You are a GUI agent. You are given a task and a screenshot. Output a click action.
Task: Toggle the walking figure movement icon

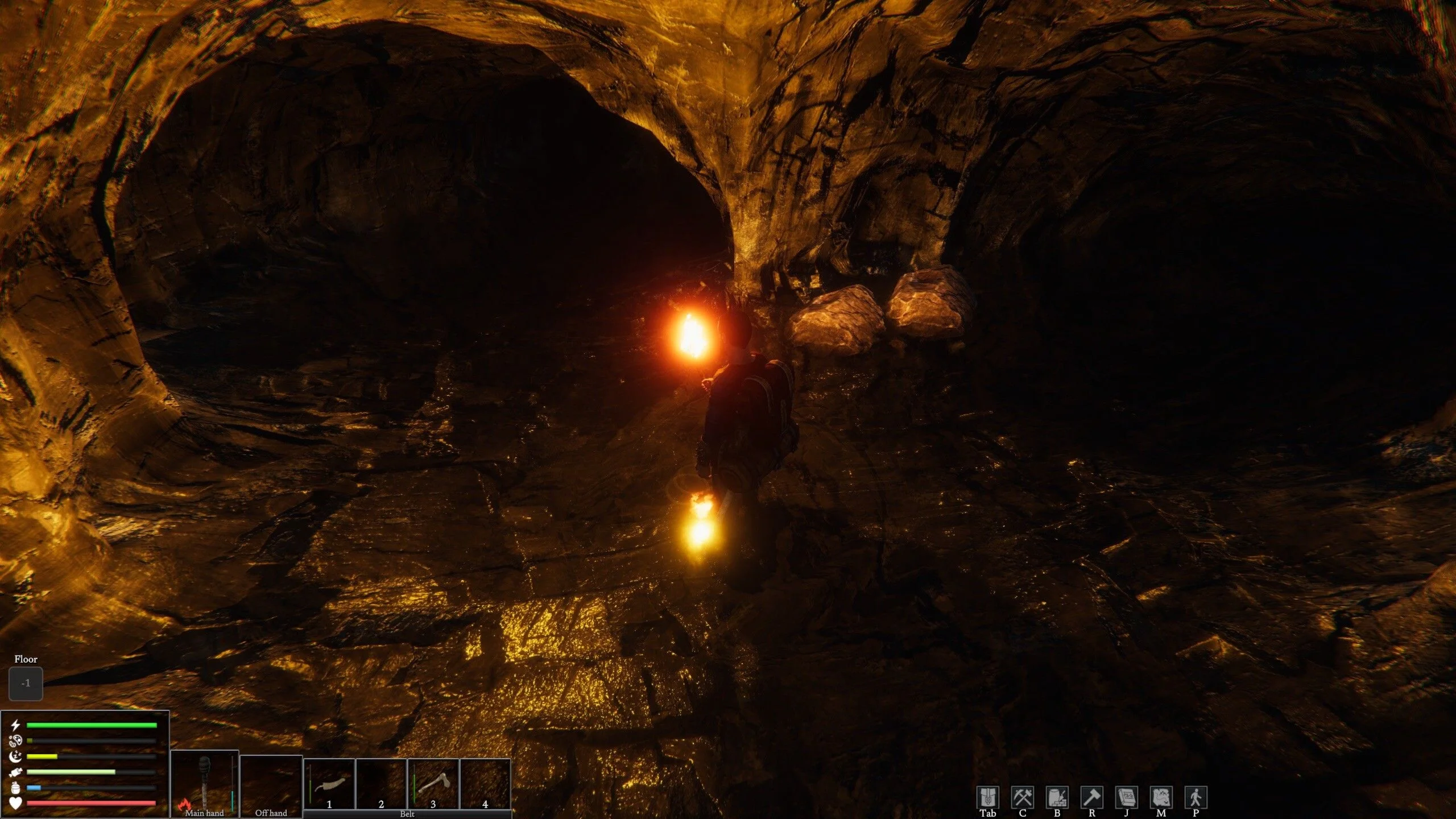[x=1196, y=797]
